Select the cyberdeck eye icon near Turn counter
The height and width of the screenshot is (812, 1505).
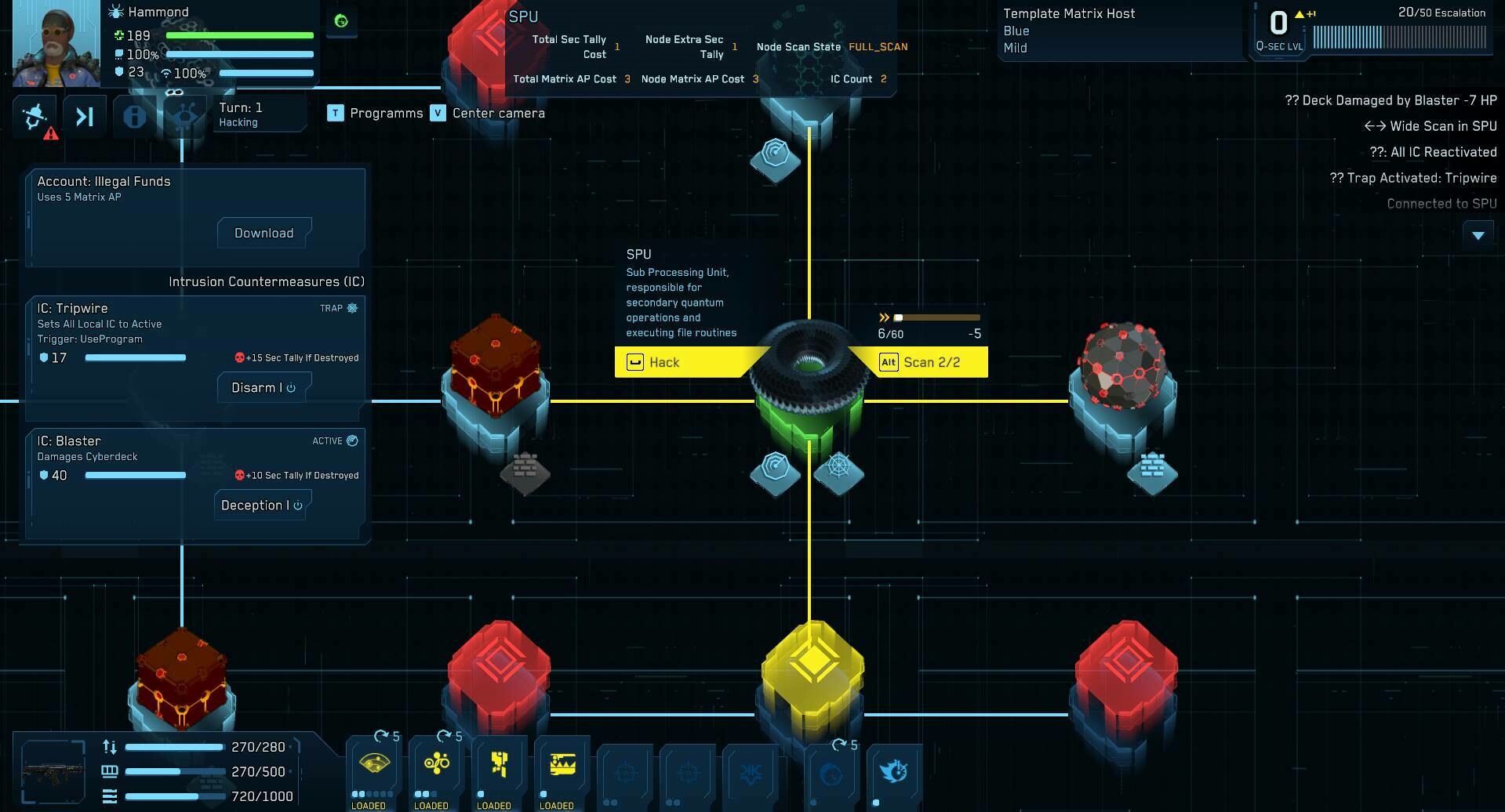pos(184,116)
